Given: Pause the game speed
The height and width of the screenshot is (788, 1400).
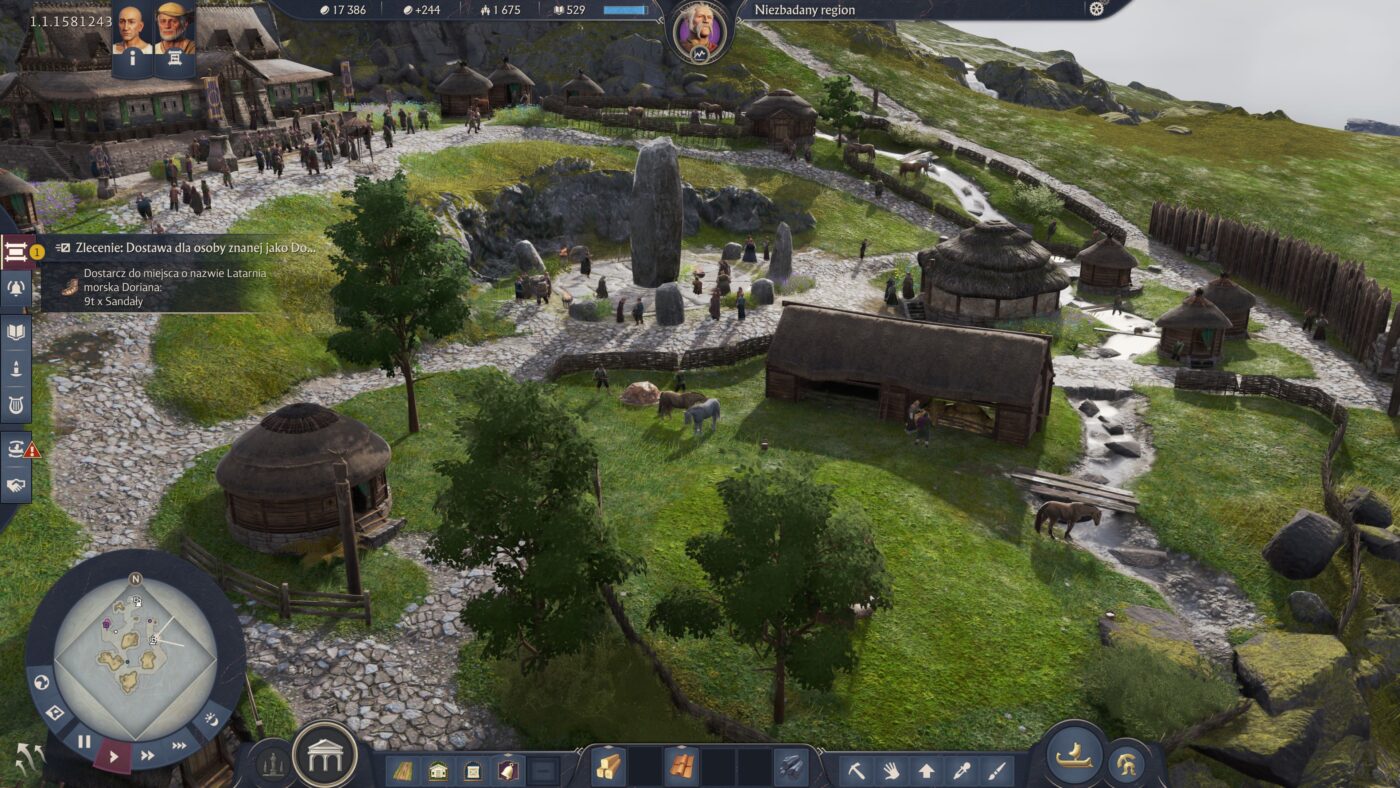Looking at the screenshot, I should pos(84,741).
